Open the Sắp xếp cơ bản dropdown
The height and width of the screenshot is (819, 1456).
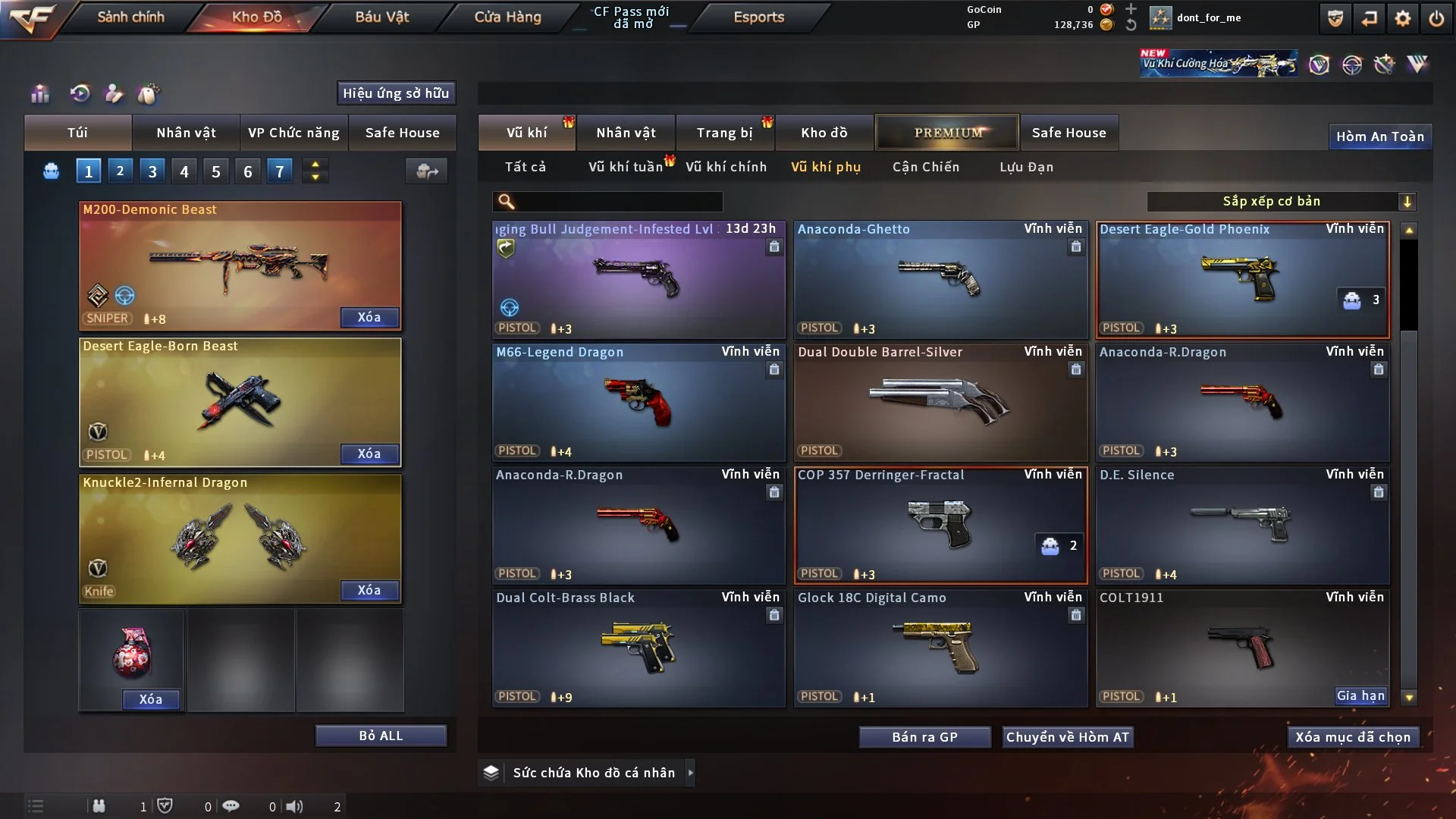[x=1281, y=202]
